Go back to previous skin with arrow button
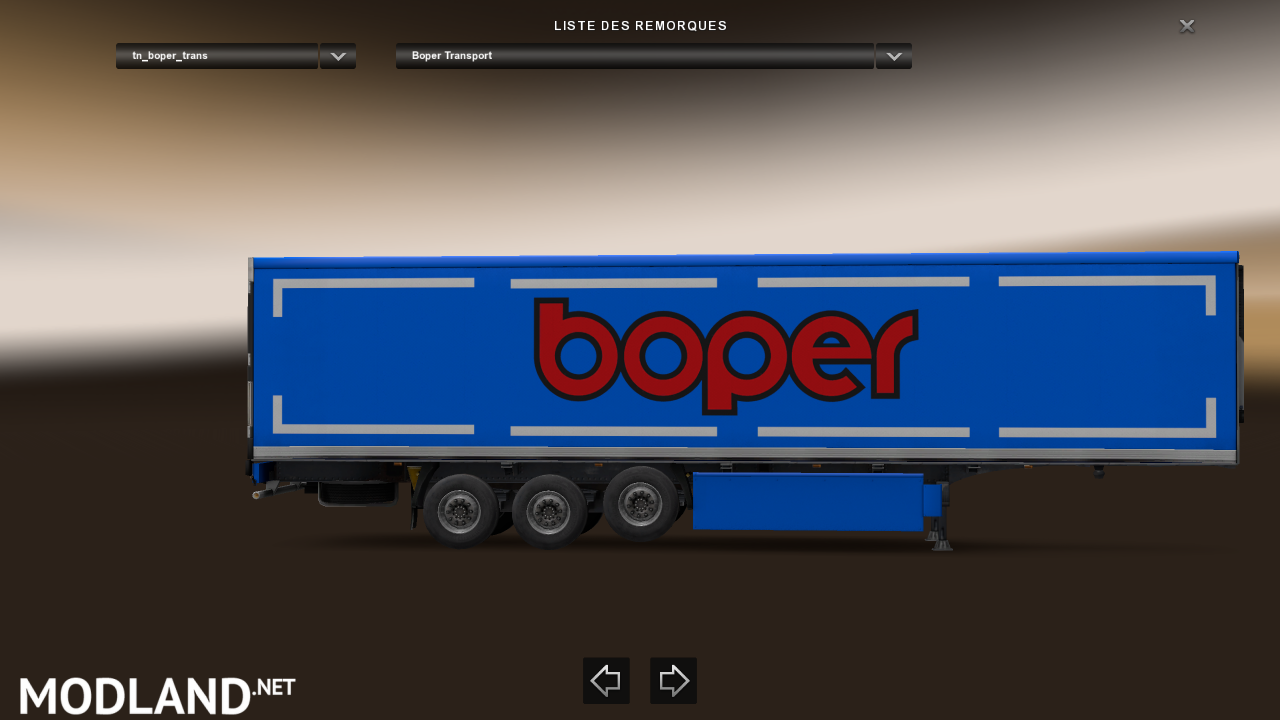This screenshot has width=1280, height=720. click(x=606, y=681)
